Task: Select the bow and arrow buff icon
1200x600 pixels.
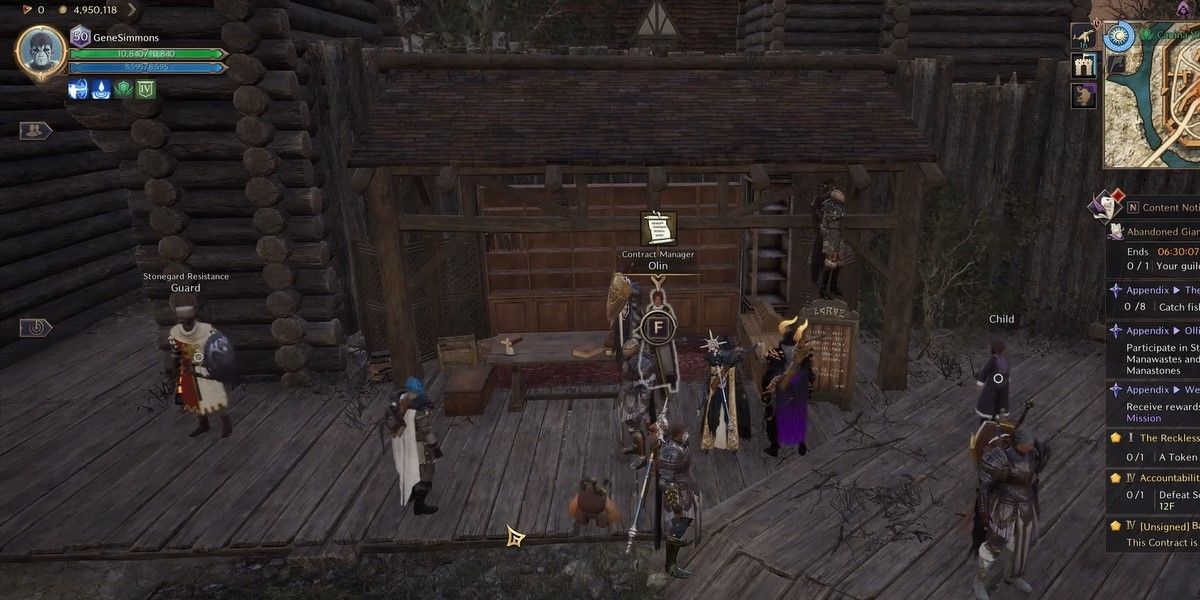Action: tap(78, 89)
